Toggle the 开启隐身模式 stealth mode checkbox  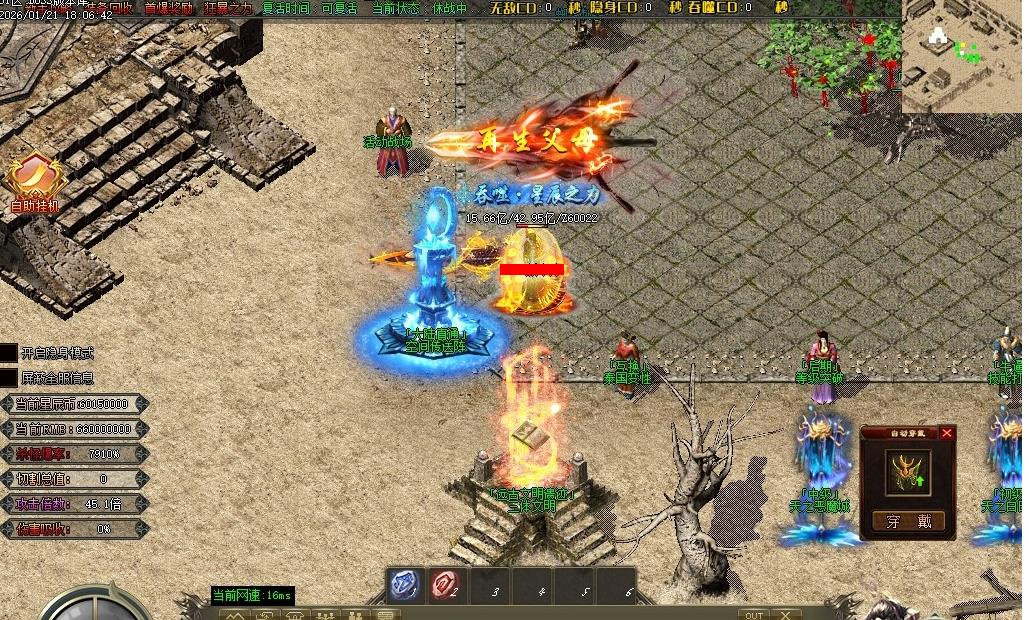coord(9,353)
